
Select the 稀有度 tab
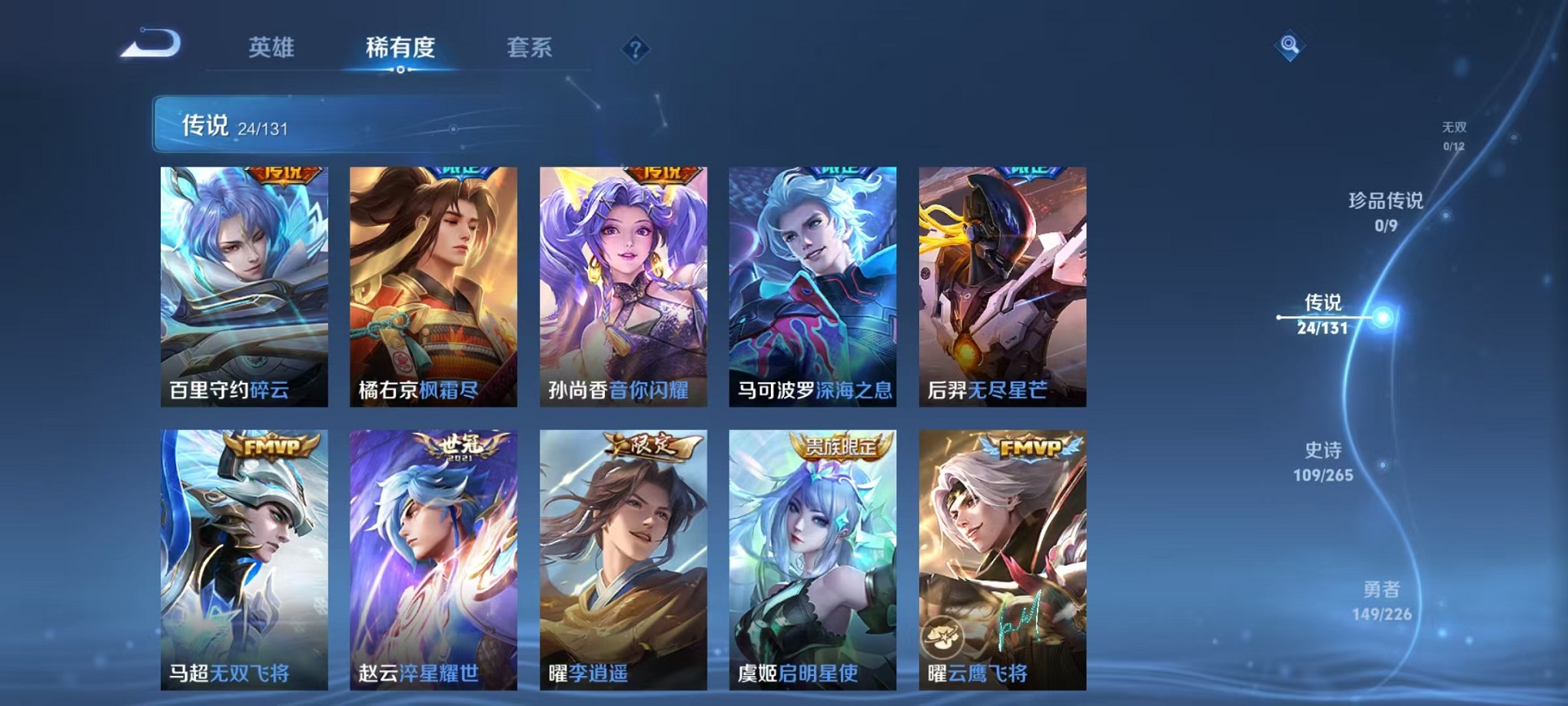[400, 48]
